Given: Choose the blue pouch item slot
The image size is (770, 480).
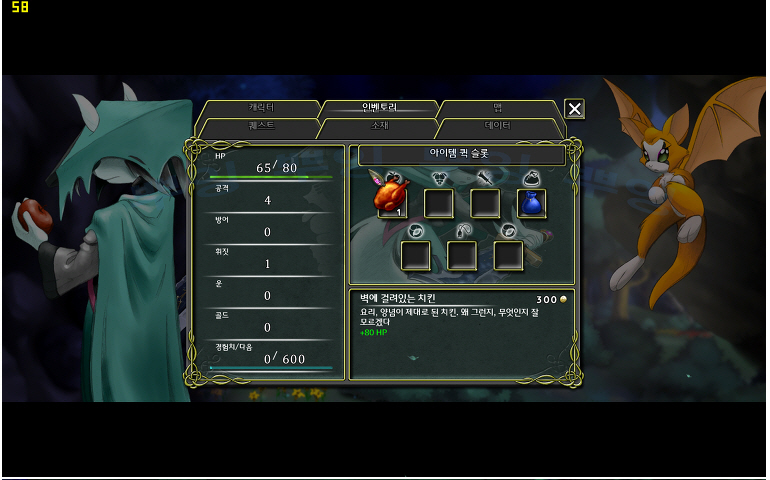Looking at the screenshot, I should (x=532, y=203).
